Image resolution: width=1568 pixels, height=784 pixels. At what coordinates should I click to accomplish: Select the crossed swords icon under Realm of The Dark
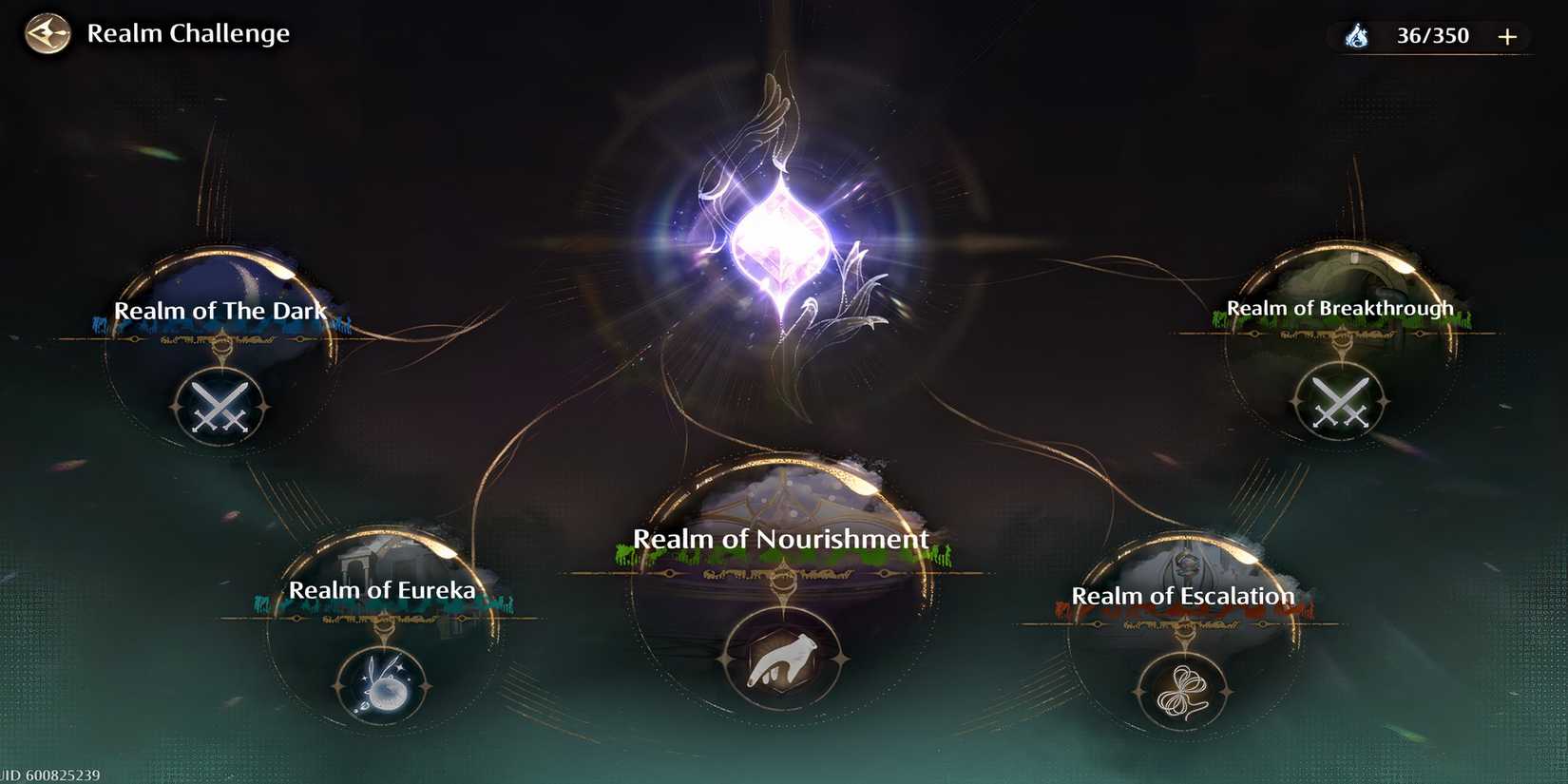pyautogui.click(x=220, y=404)
